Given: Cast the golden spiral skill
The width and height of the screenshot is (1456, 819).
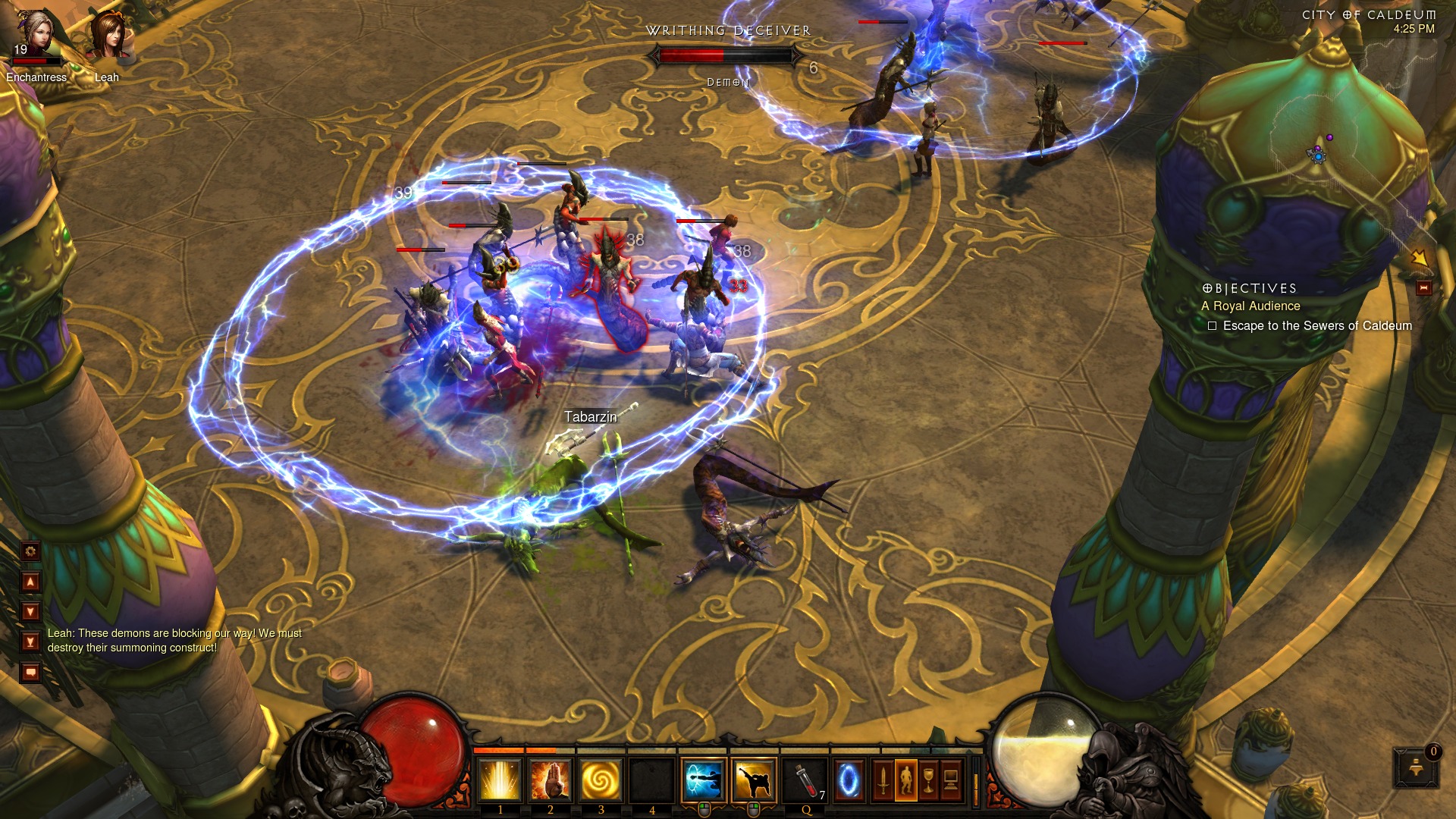Looking at the screenshot, I should click(x=601, y=780).
